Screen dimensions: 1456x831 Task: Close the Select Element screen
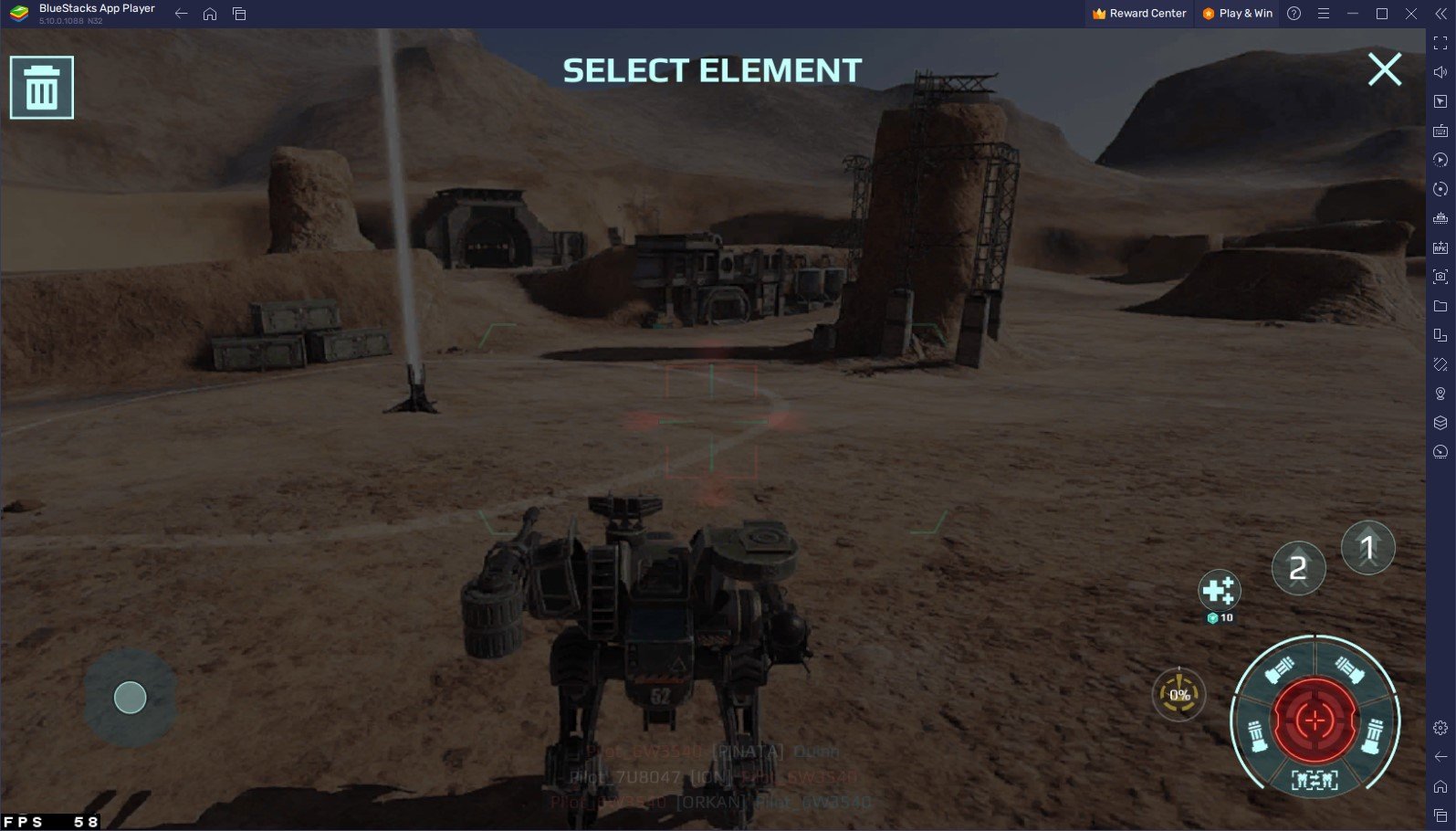1384,69
